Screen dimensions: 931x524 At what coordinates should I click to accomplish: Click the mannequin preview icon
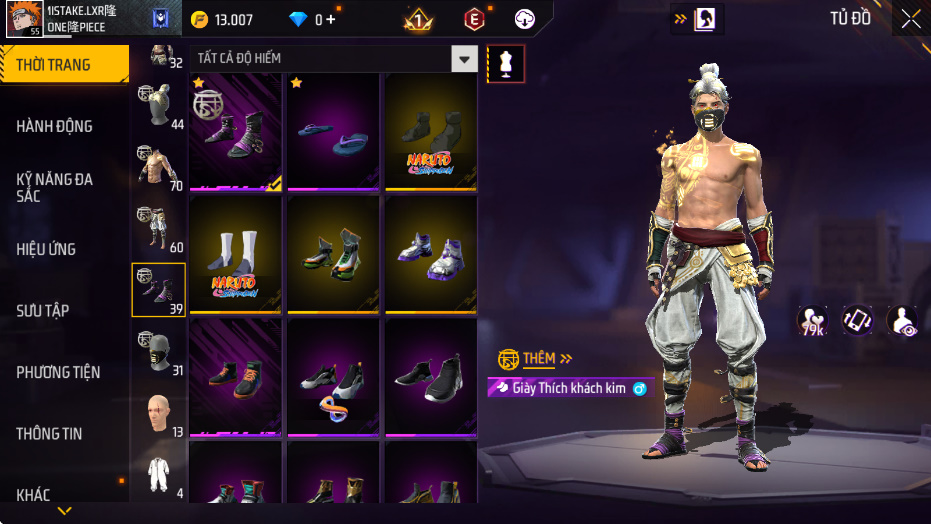(505, 63)
